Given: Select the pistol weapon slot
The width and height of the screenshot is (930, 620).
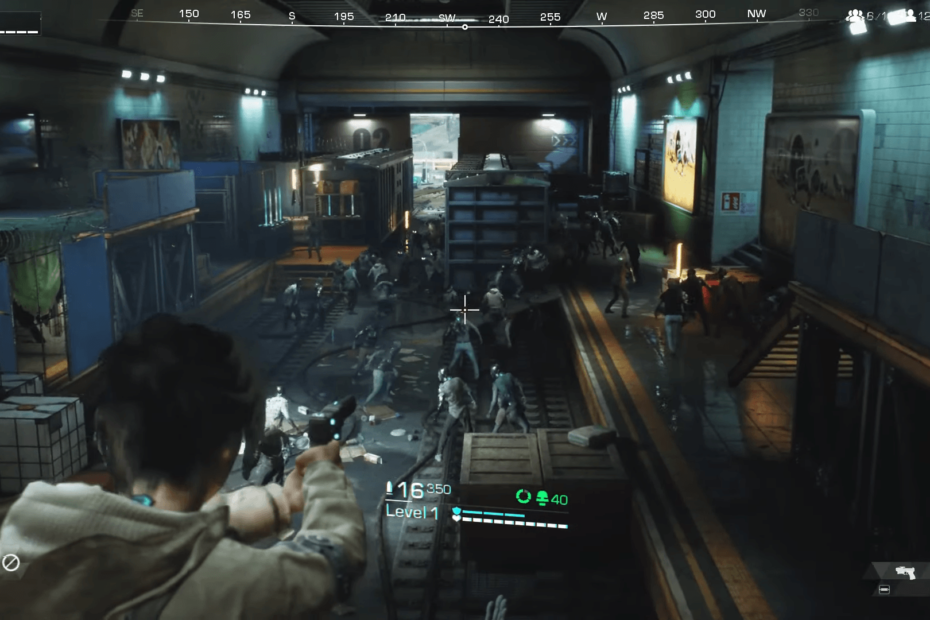Looking at the screenshot, I should click(904, 572).
